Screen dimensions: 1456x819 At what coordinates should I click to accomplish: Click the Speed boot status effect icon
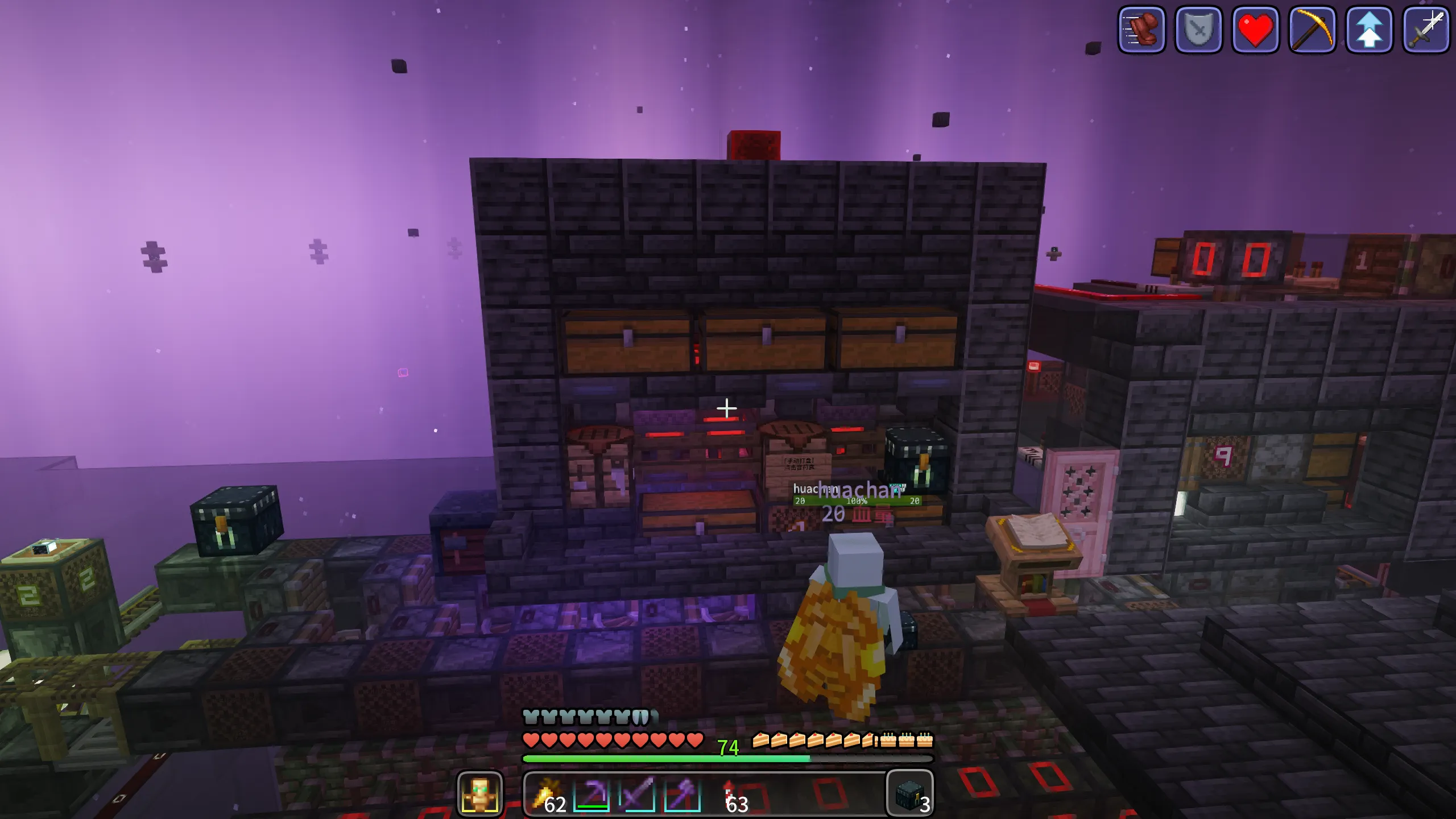tap(1141, 30)
